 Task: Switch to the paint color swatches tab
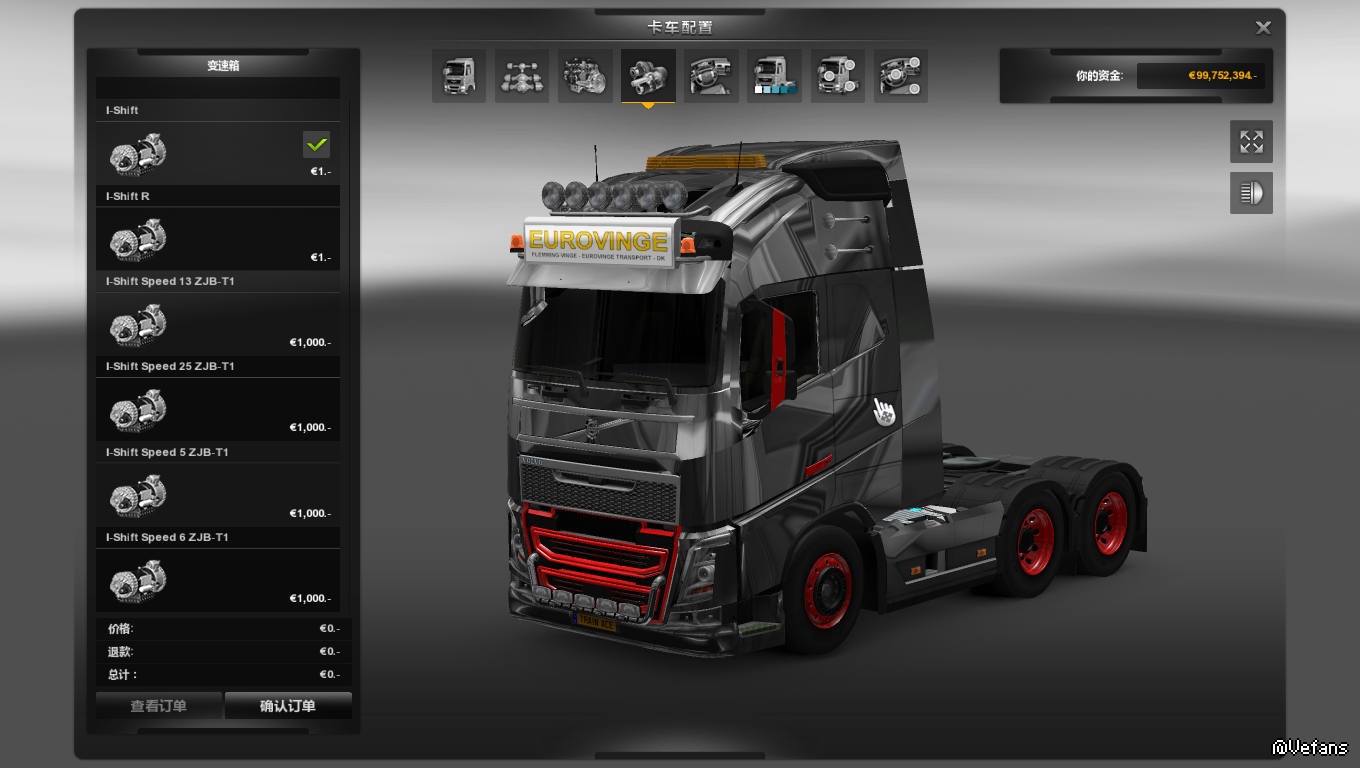[x=774, y=76]
